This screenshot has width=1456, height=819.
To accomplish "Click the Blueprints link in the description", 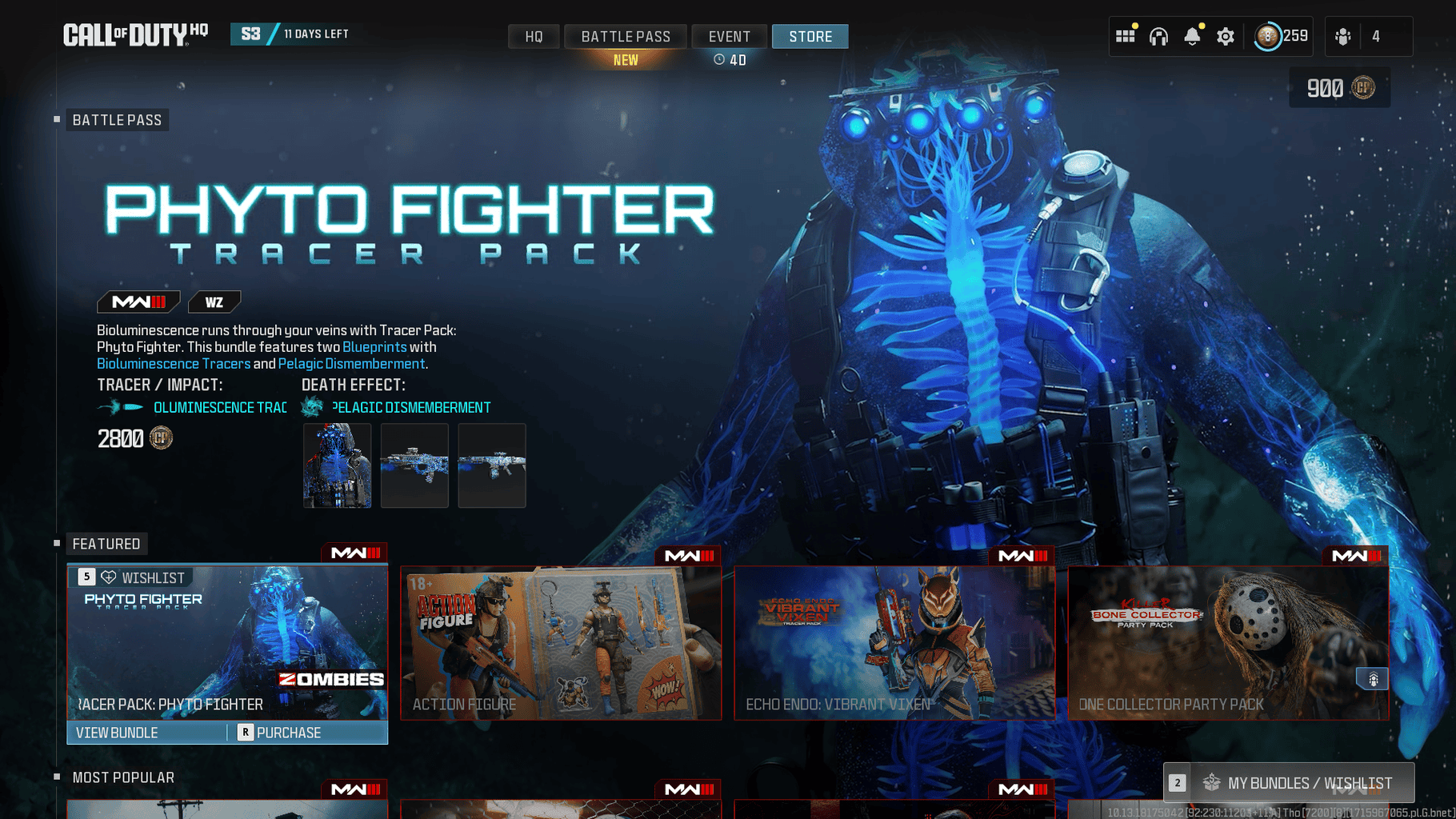I will point(374,347).
